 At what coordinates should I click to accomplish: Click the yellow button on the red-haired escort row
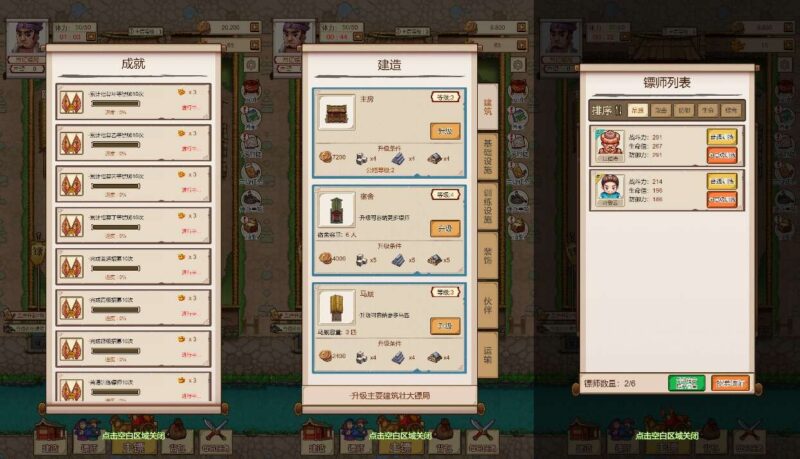tap(721, 137)
